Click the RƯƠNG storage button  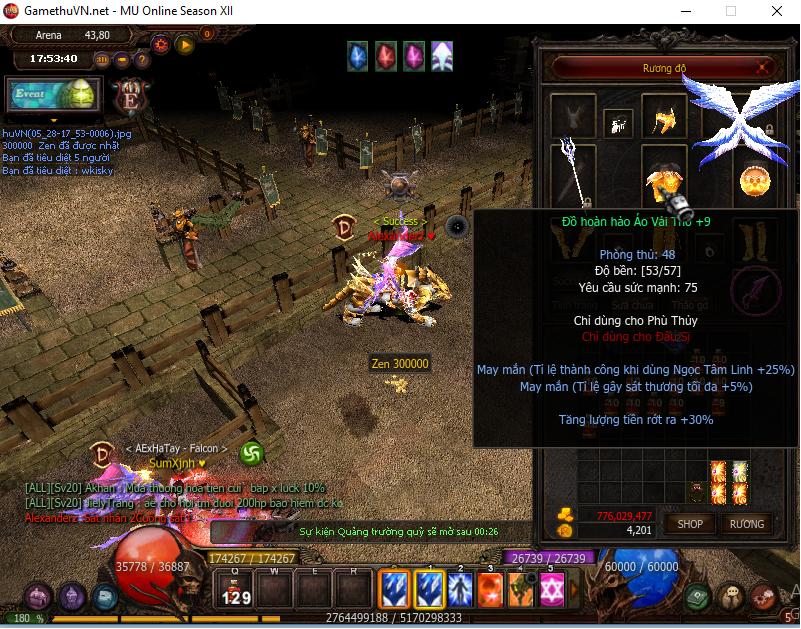(x=746, y=524)
